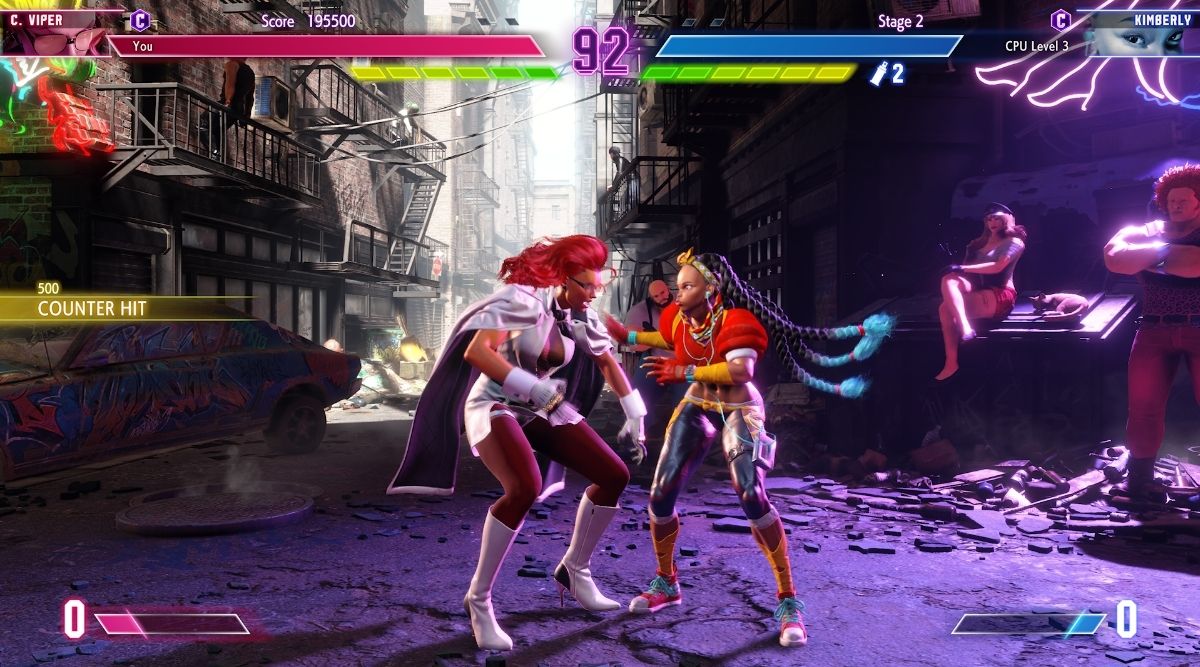Select the control type badge beside Kimberly

pyautogui.click(x=1061, y=19)
